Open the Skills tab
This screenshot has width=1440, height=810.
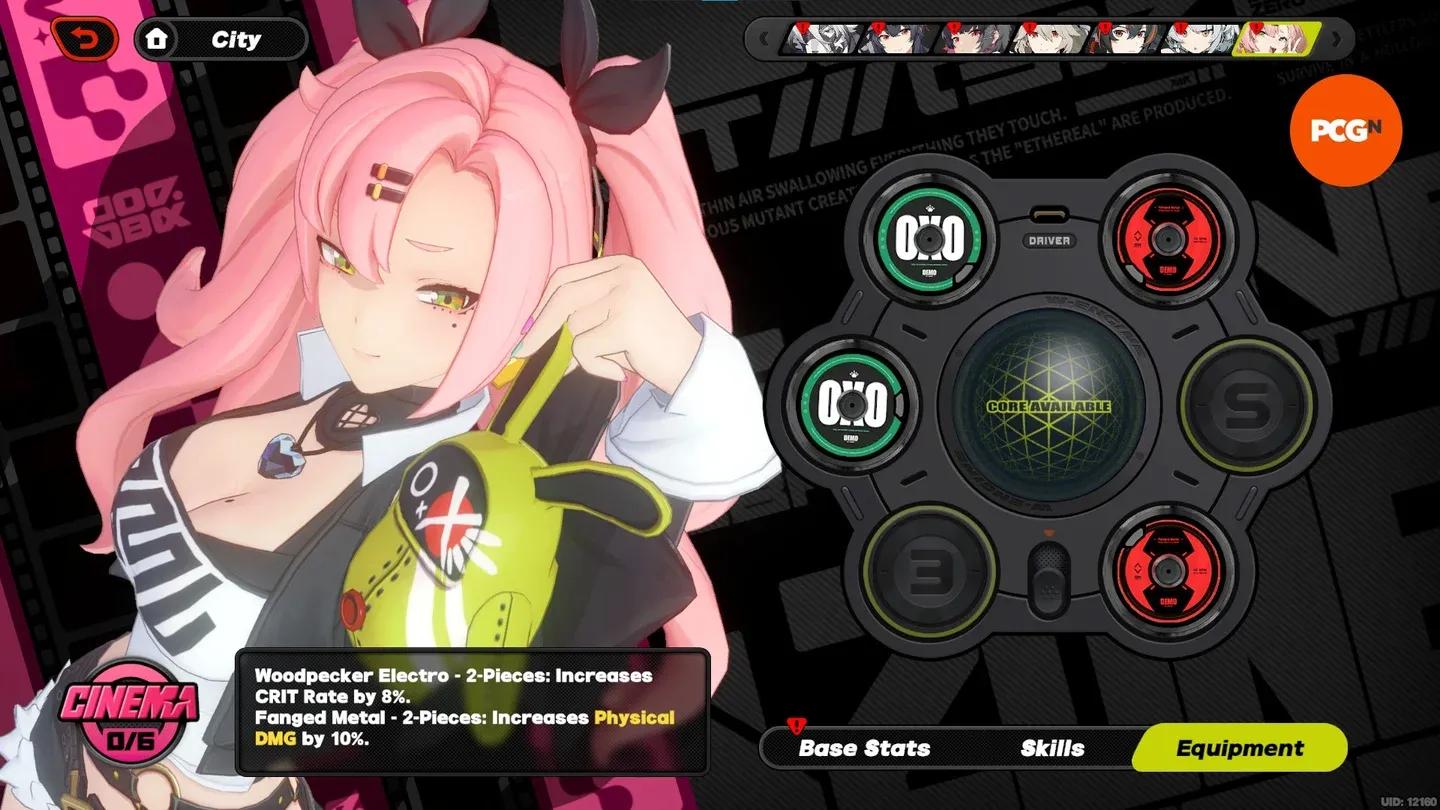tap(1050, 747)
